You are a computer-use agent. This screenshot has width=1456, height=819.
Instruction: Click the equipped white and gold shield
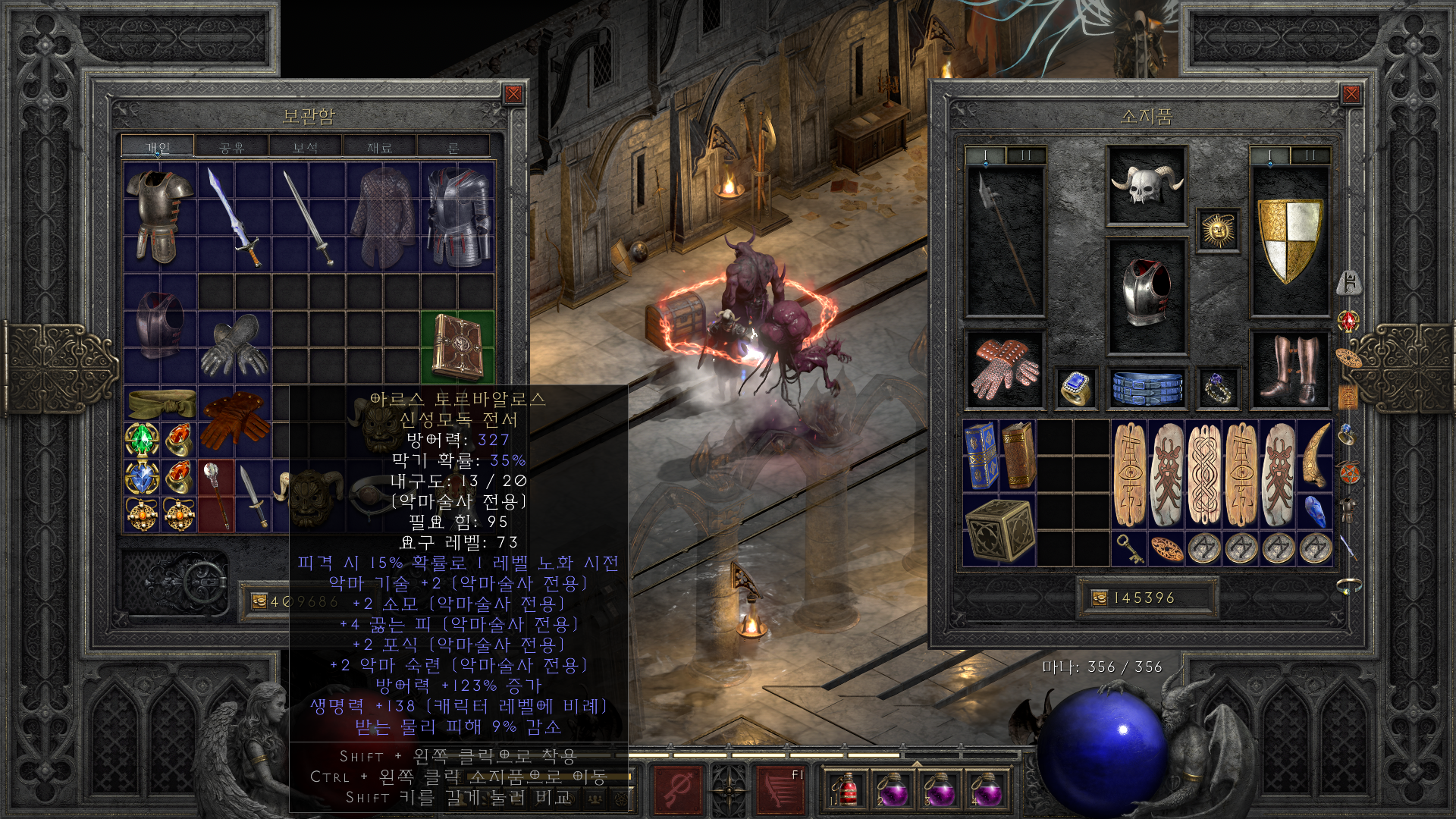pos(1289,239)
